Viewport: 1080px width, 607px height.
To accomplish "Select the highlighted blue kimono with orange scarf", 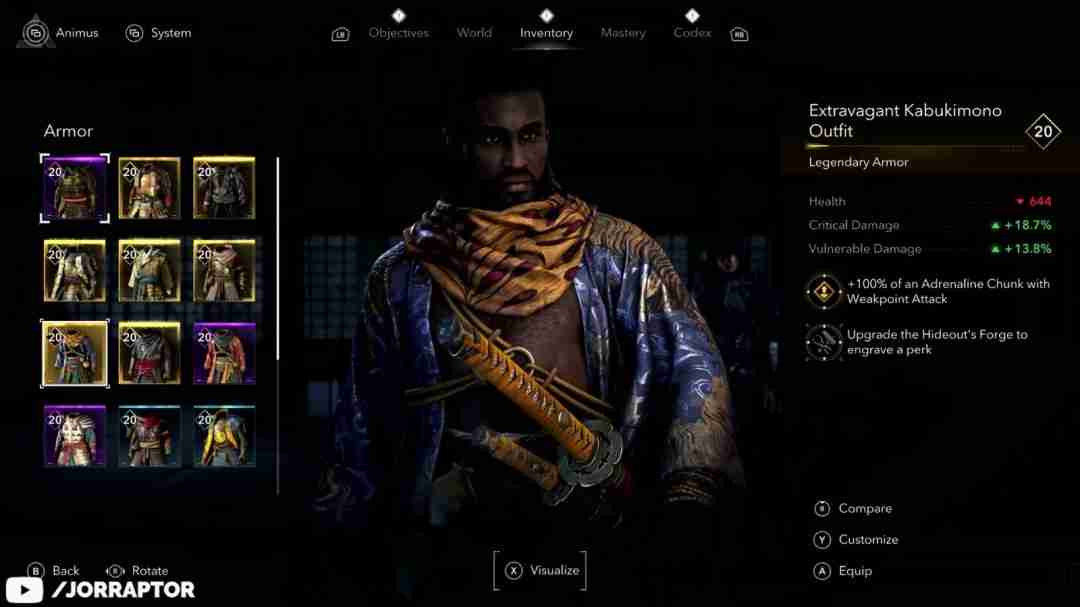I will pos(74,353).
